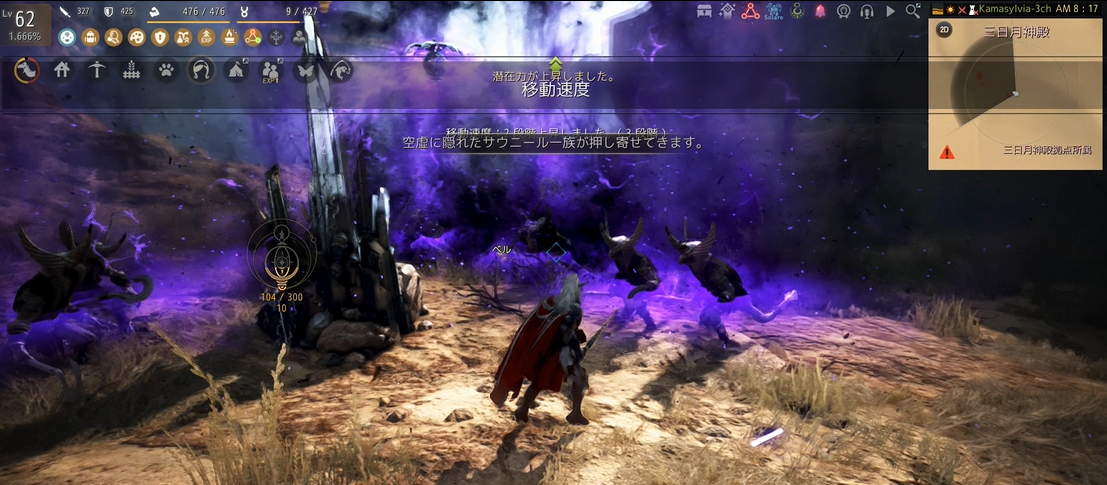The image size is (1107, 485).
Task: Open the butterfly fairy icon
Action: click(x=306, y=70)
